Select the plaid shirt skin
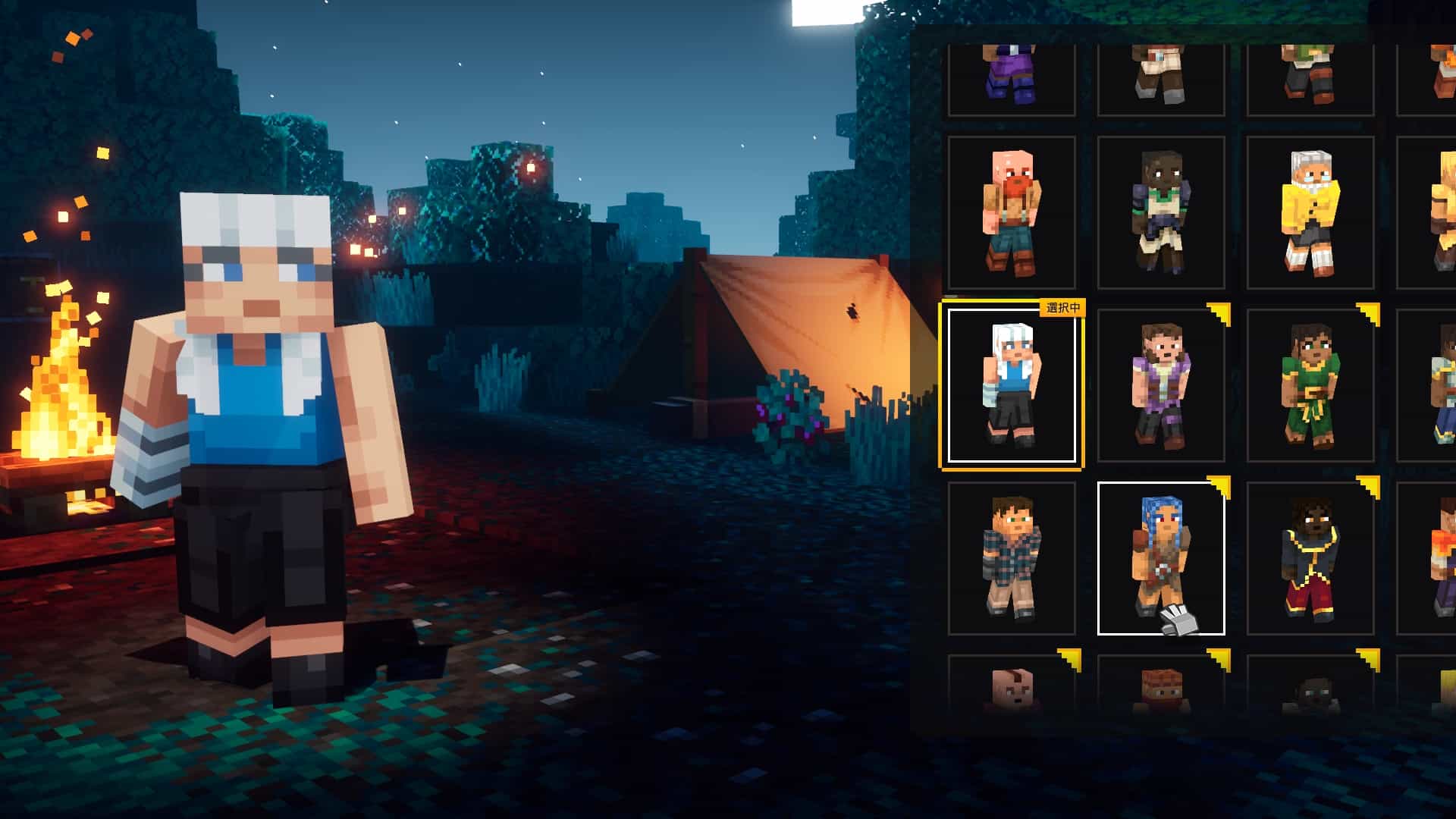 coord(1011,558)
